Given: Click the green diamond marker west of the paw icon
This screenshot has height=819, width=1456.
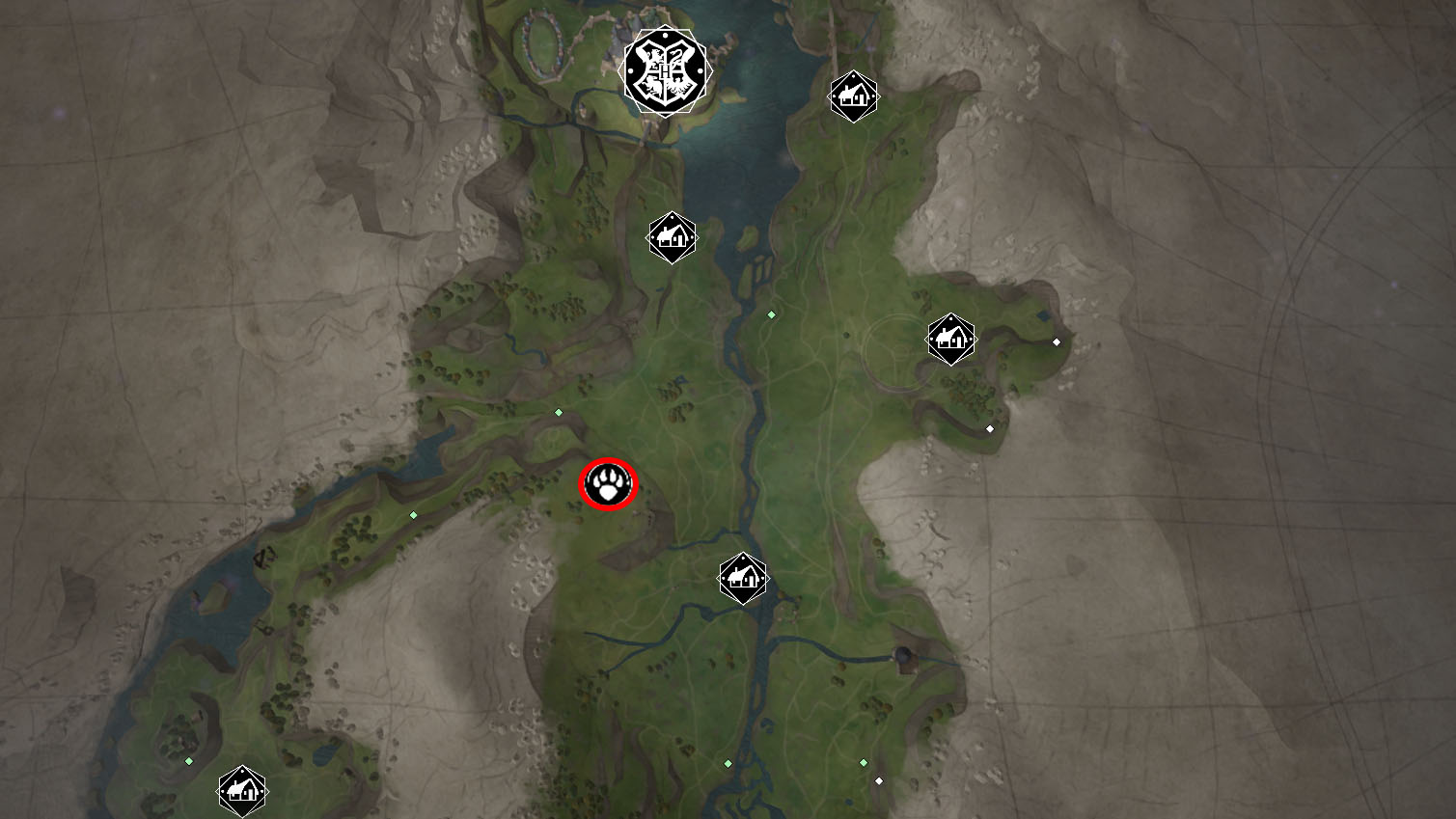Looking at the screenshot, I should [413, 515].
